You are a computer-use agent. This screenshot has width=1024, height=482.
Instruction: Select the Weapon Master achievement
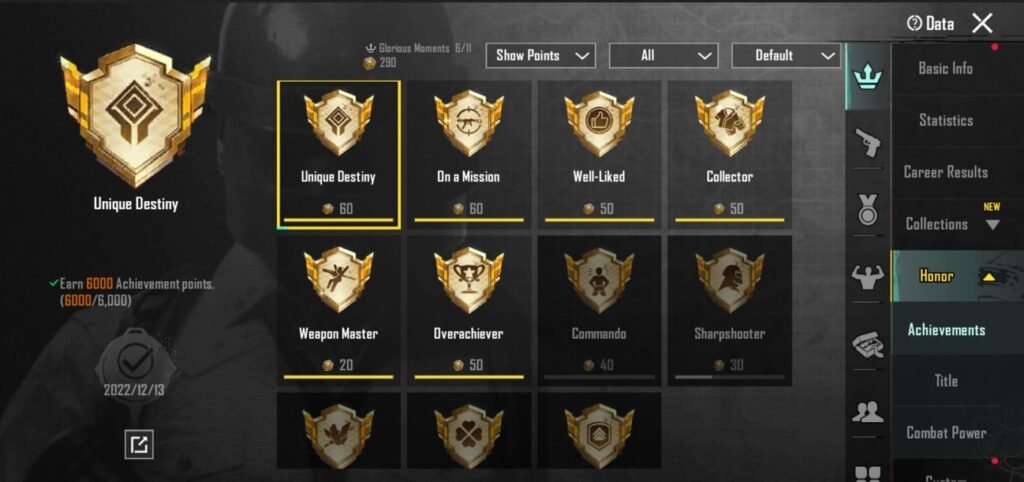tap(338, 310)
